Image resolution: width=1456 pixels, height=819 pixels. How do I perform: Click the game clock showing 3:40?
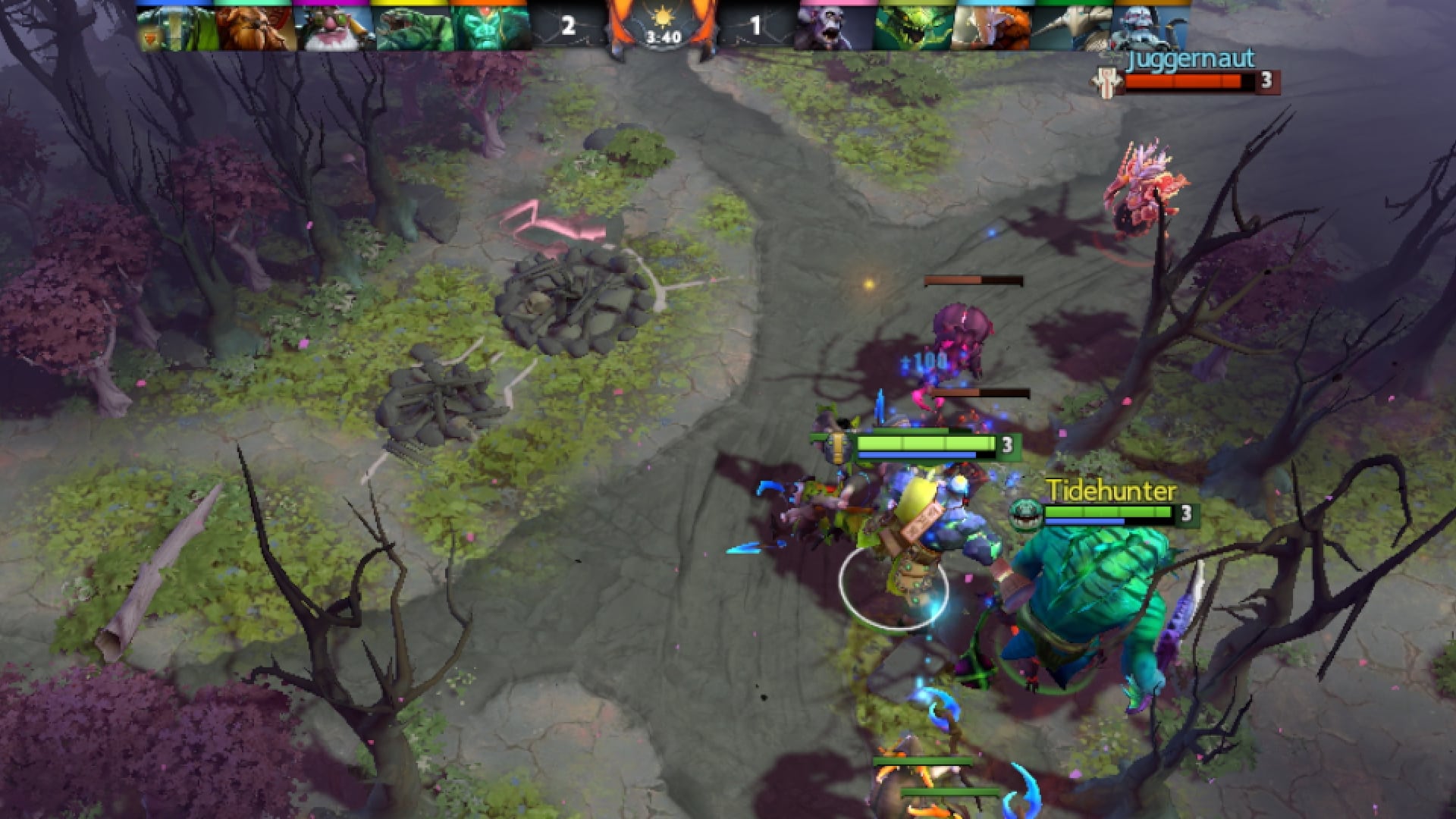click(663, 36)
